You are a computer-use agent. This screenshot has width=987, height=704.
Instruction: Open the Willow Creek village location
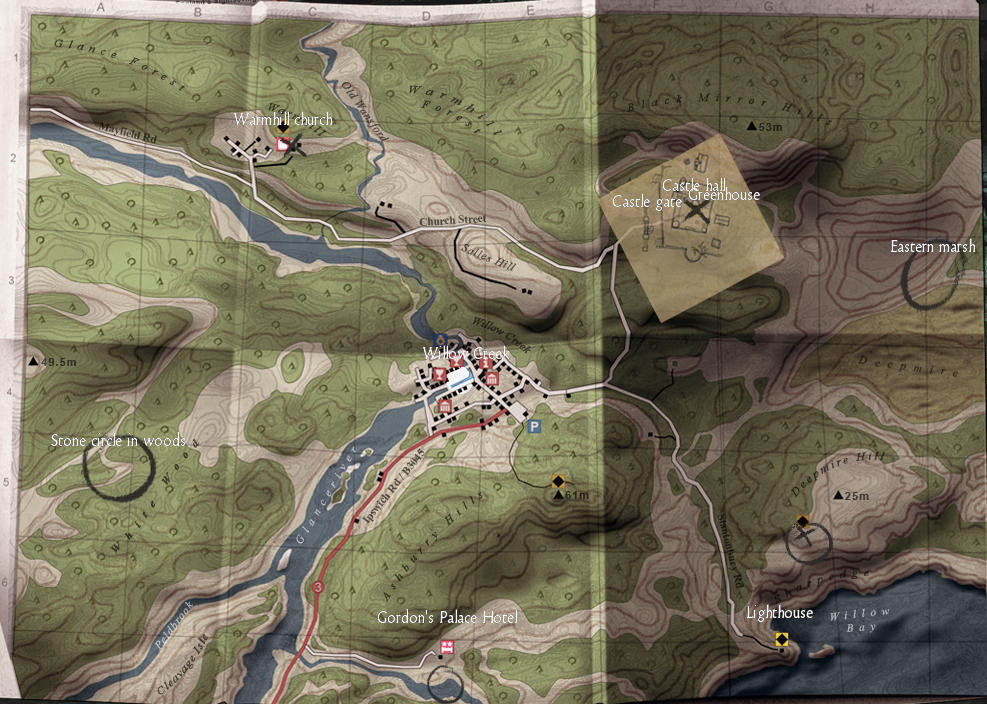point(466,354)
